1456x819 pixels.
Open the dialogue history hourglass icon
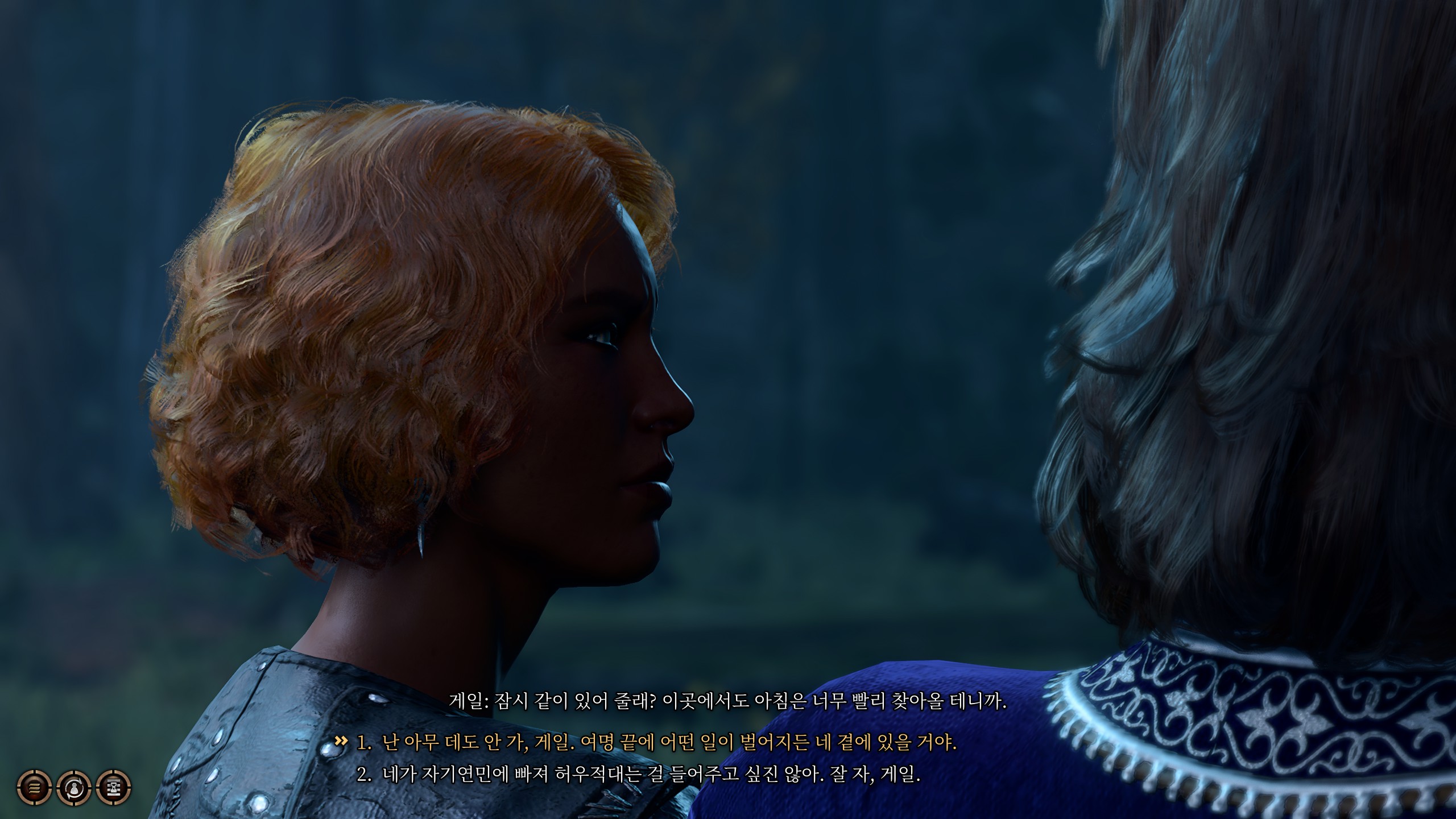click(114, 788)
